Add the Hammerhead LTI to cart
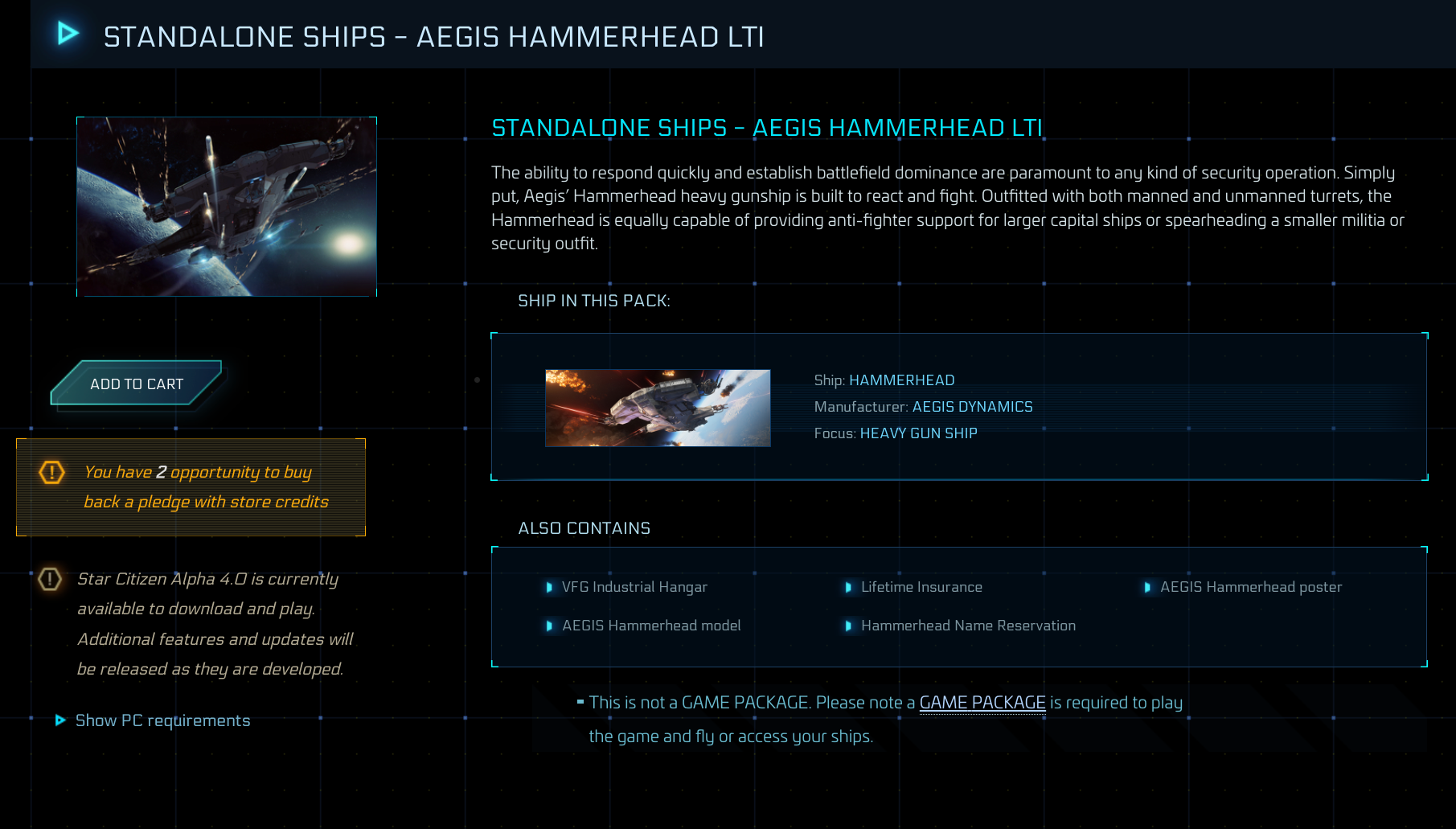1456x829 pixels. pos(134,384)
